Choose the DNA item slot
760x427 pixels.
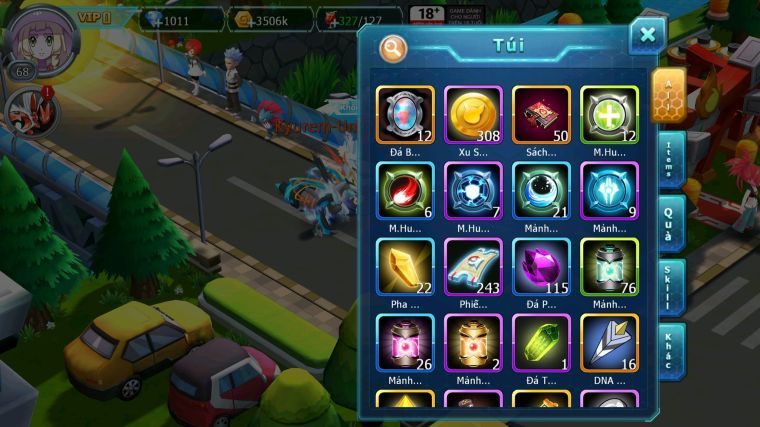pos(609,342)
